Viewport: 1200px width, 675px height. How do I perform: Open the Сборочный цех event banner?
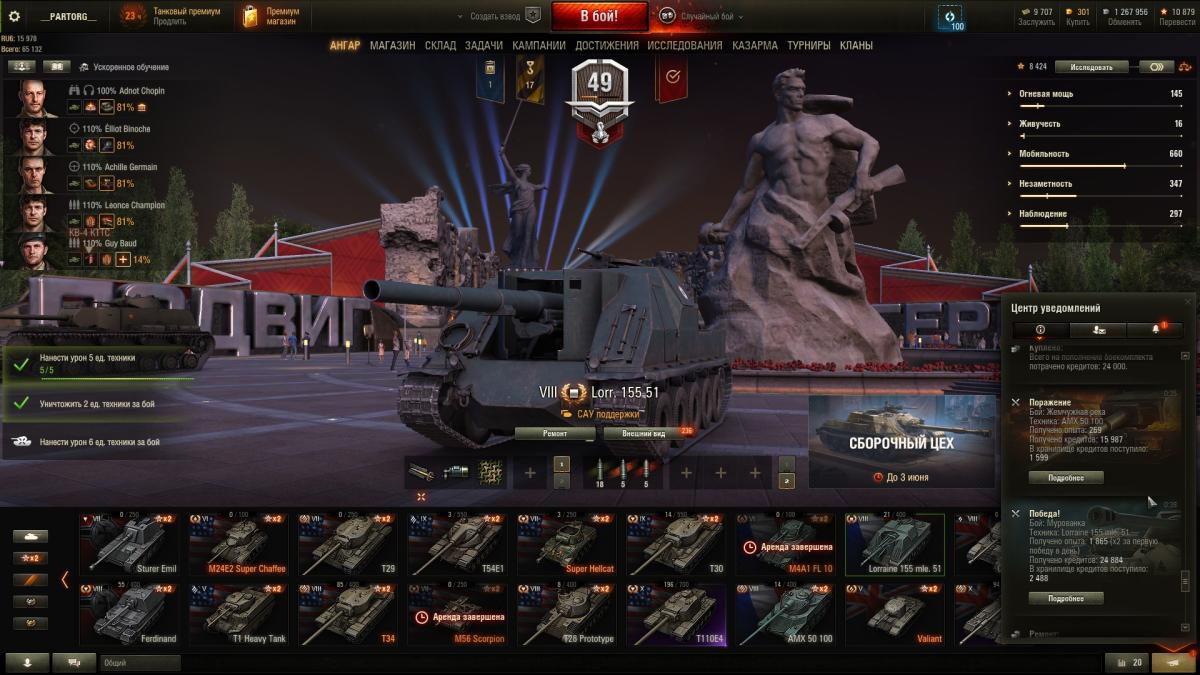click(x=901, y=442)
